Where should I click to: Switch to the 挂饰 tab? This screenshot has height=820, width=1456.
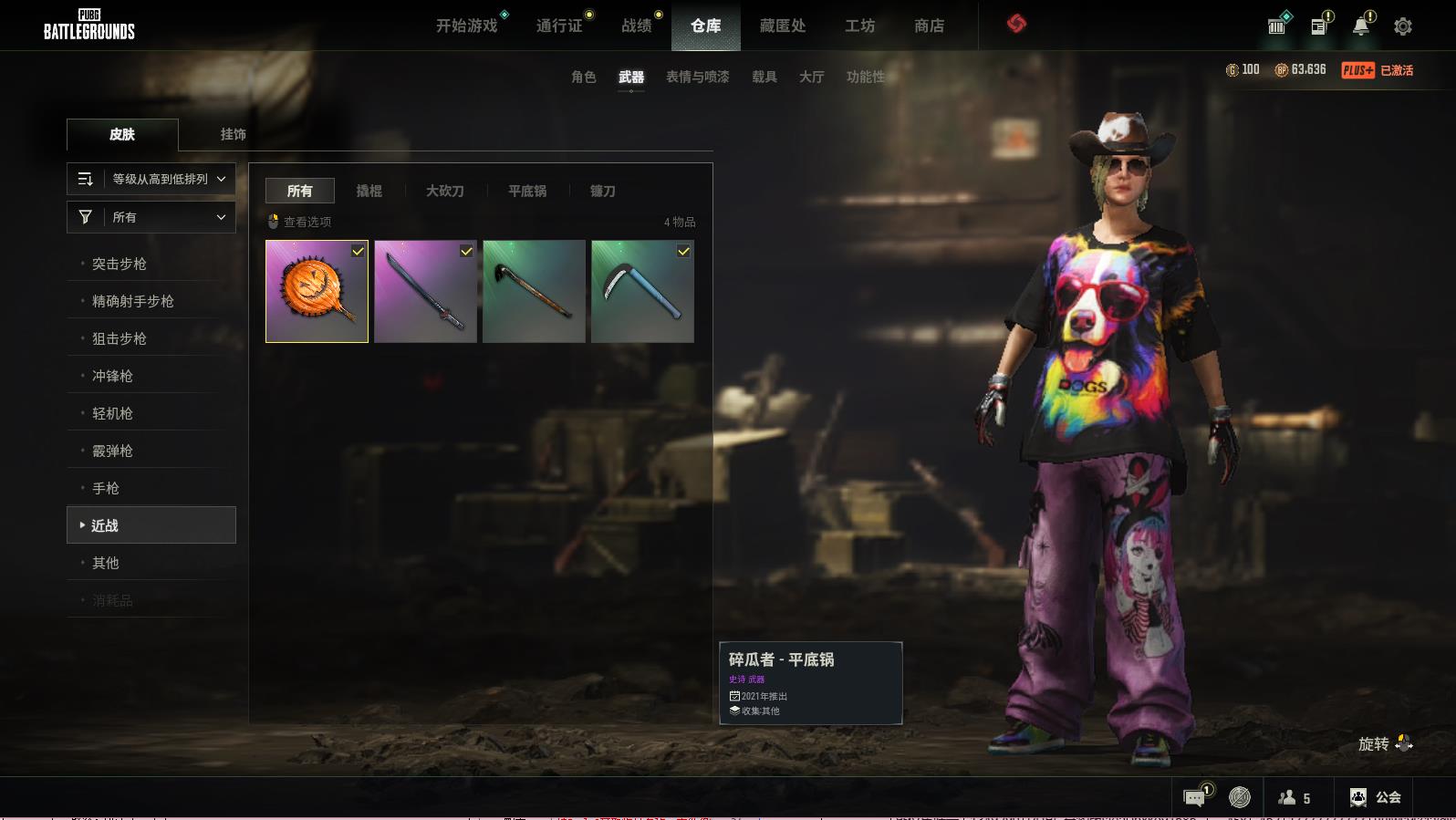pyautogui.click(x=233, y=134)
